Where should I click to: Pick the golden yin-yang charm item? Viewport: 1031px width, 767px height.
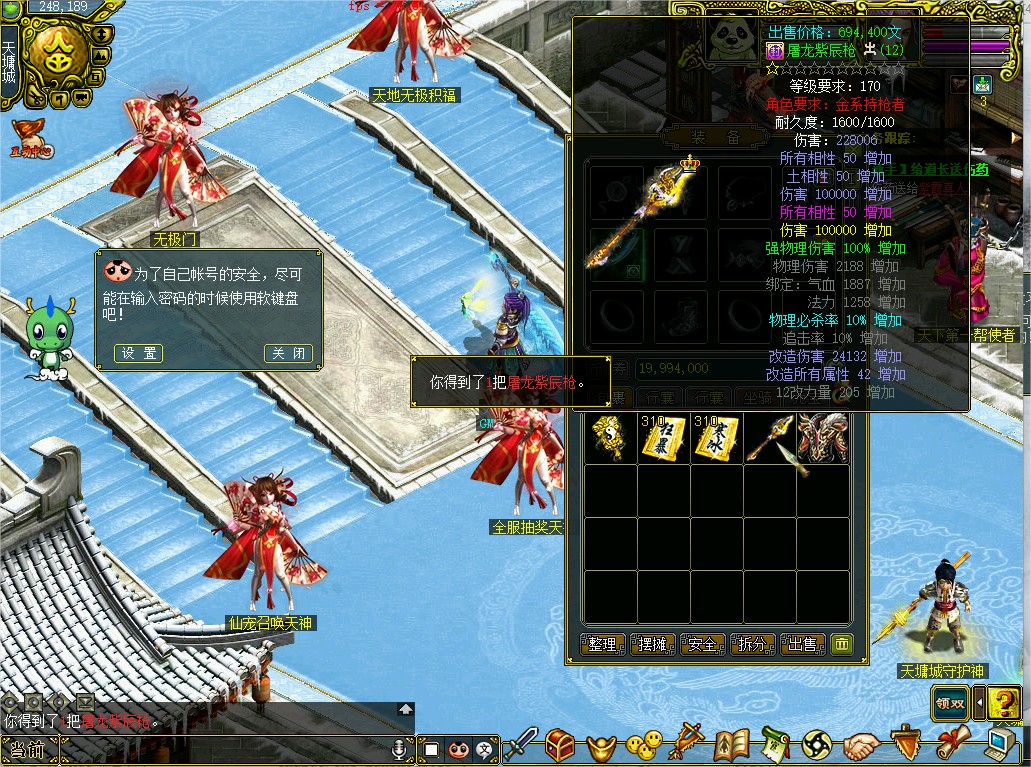610,438
